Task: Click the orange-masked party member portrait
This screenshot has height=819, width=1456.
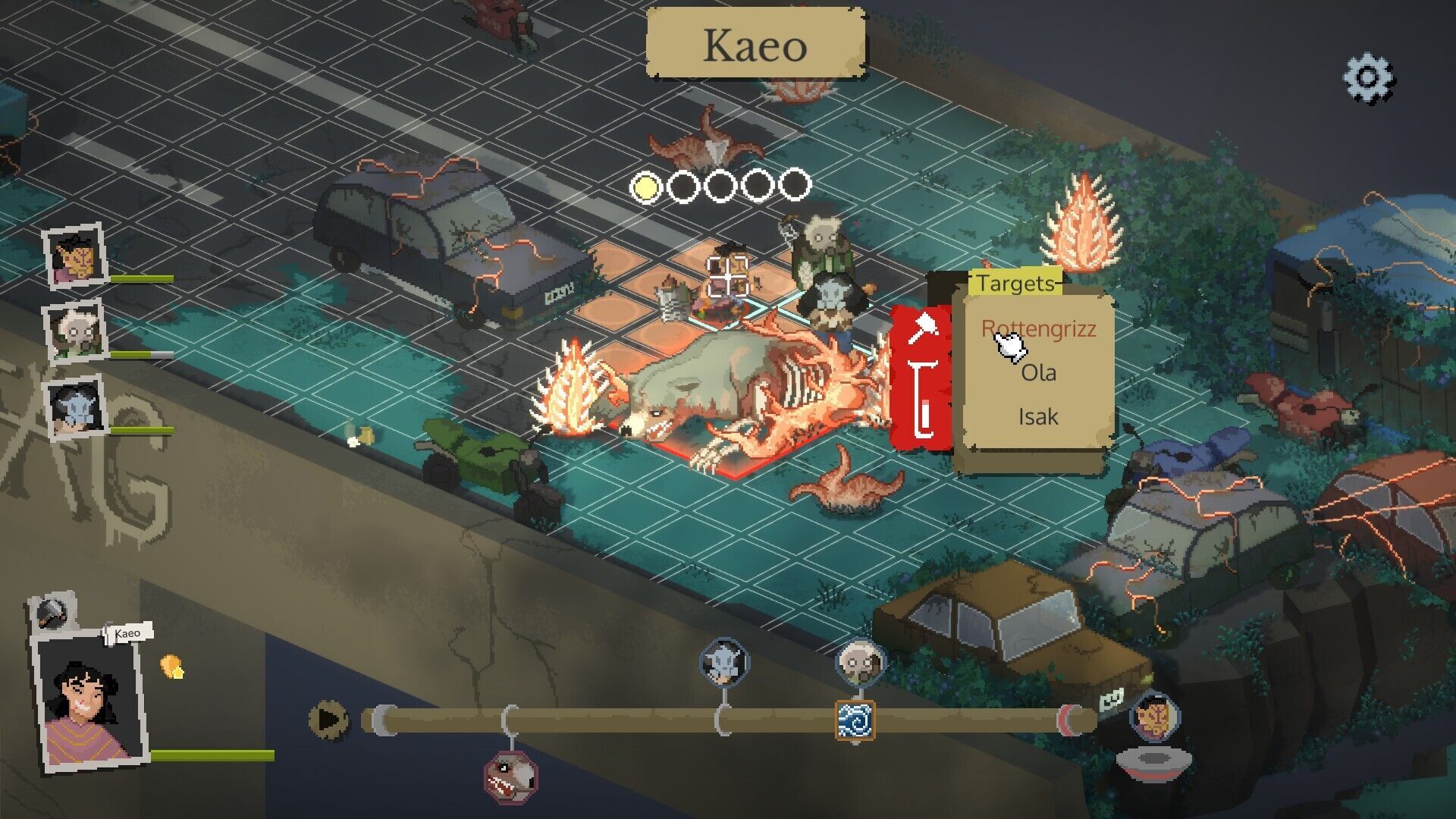Action: click(76, 256)
